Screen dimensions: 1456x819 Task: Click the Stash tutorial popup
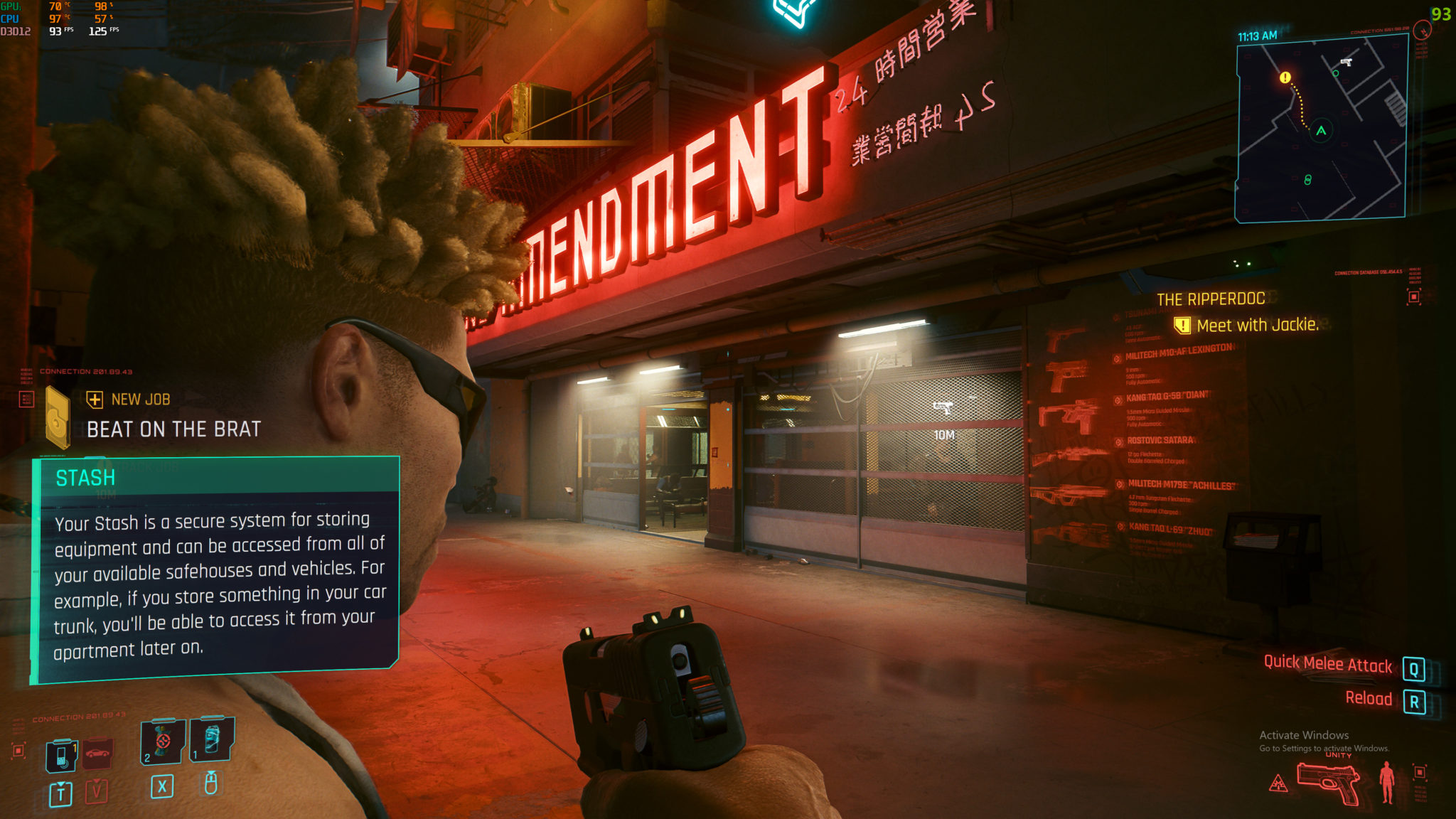(217, 569)
